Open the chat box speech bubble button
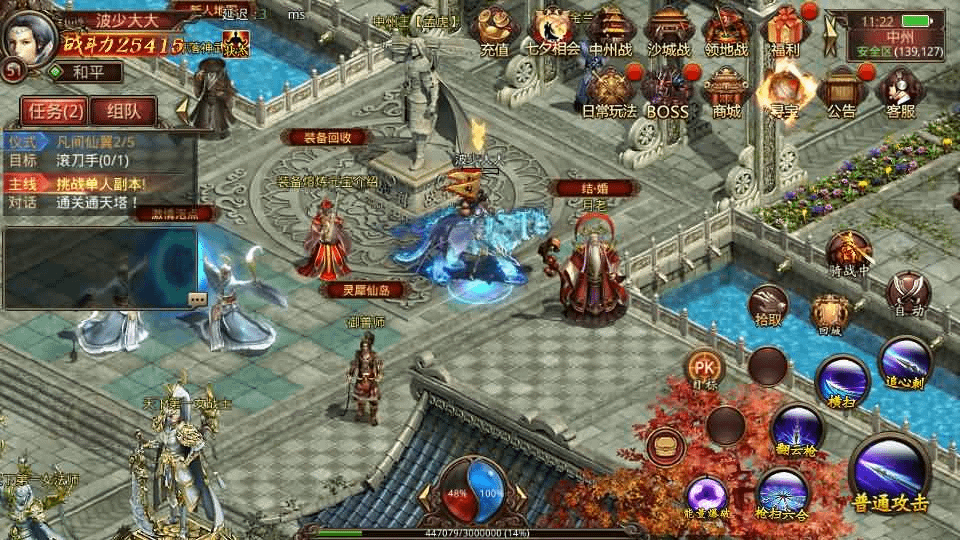The height and width of the screenshot is (540, 960). coord(197,298)
